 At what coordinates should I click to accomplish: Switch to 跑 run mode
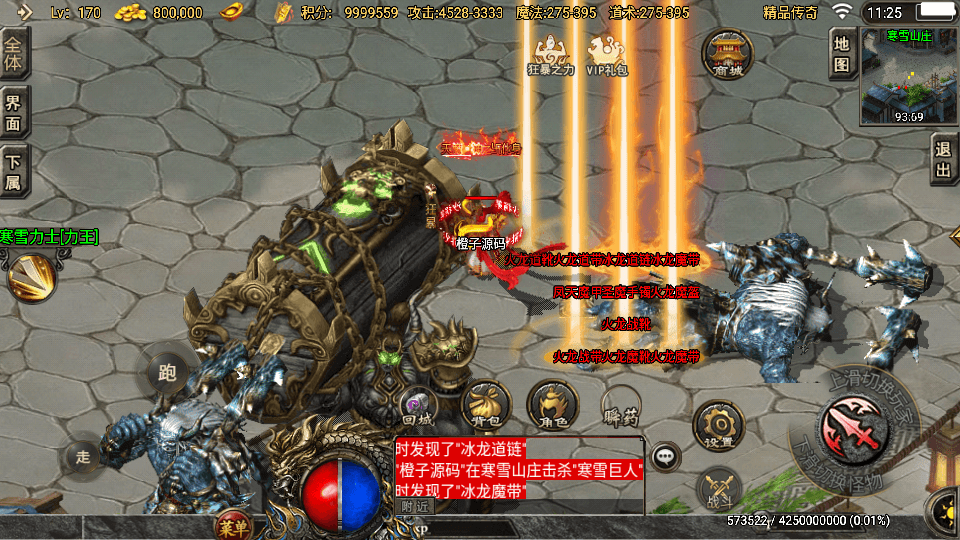(166, 371)
